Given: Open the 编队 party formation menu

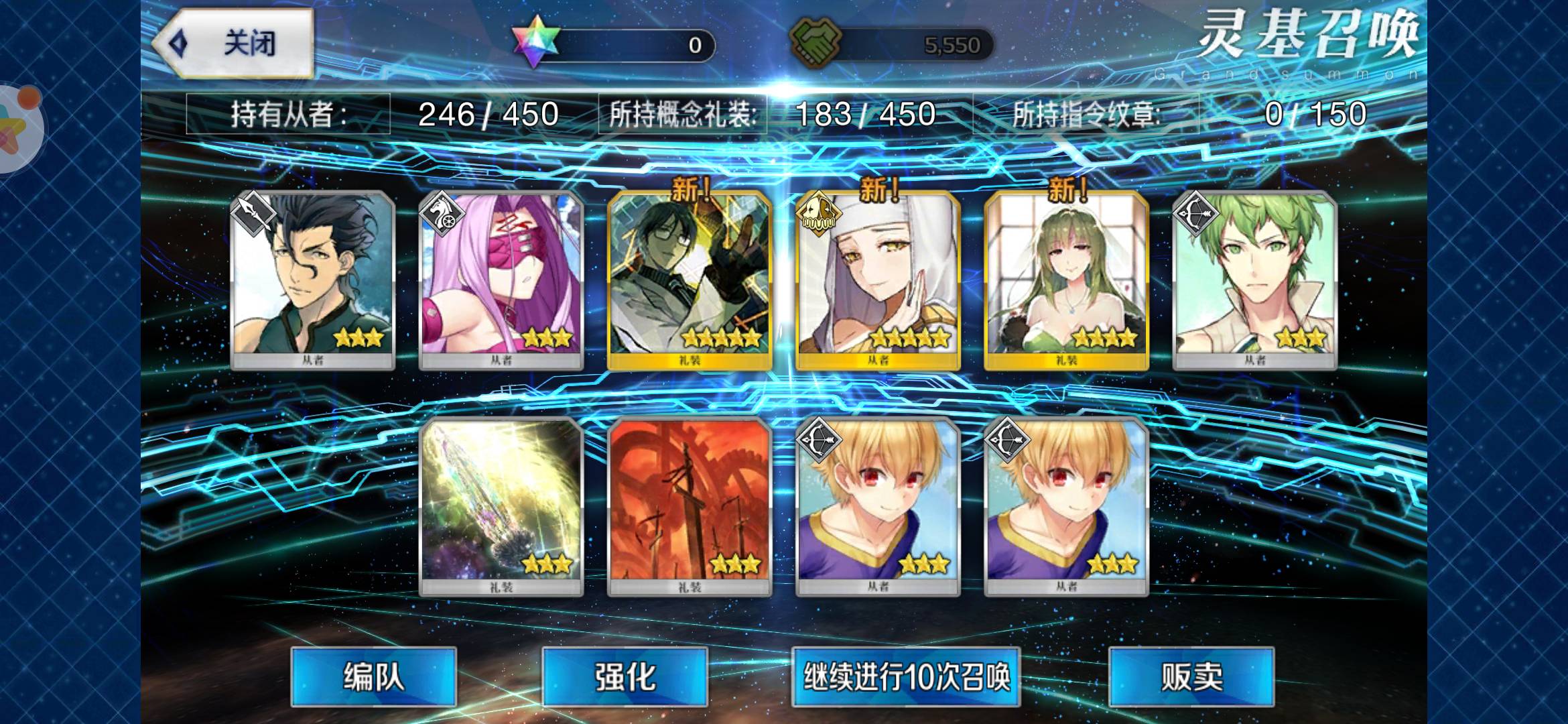Looking at the screenshot, I should coord(373,676).
